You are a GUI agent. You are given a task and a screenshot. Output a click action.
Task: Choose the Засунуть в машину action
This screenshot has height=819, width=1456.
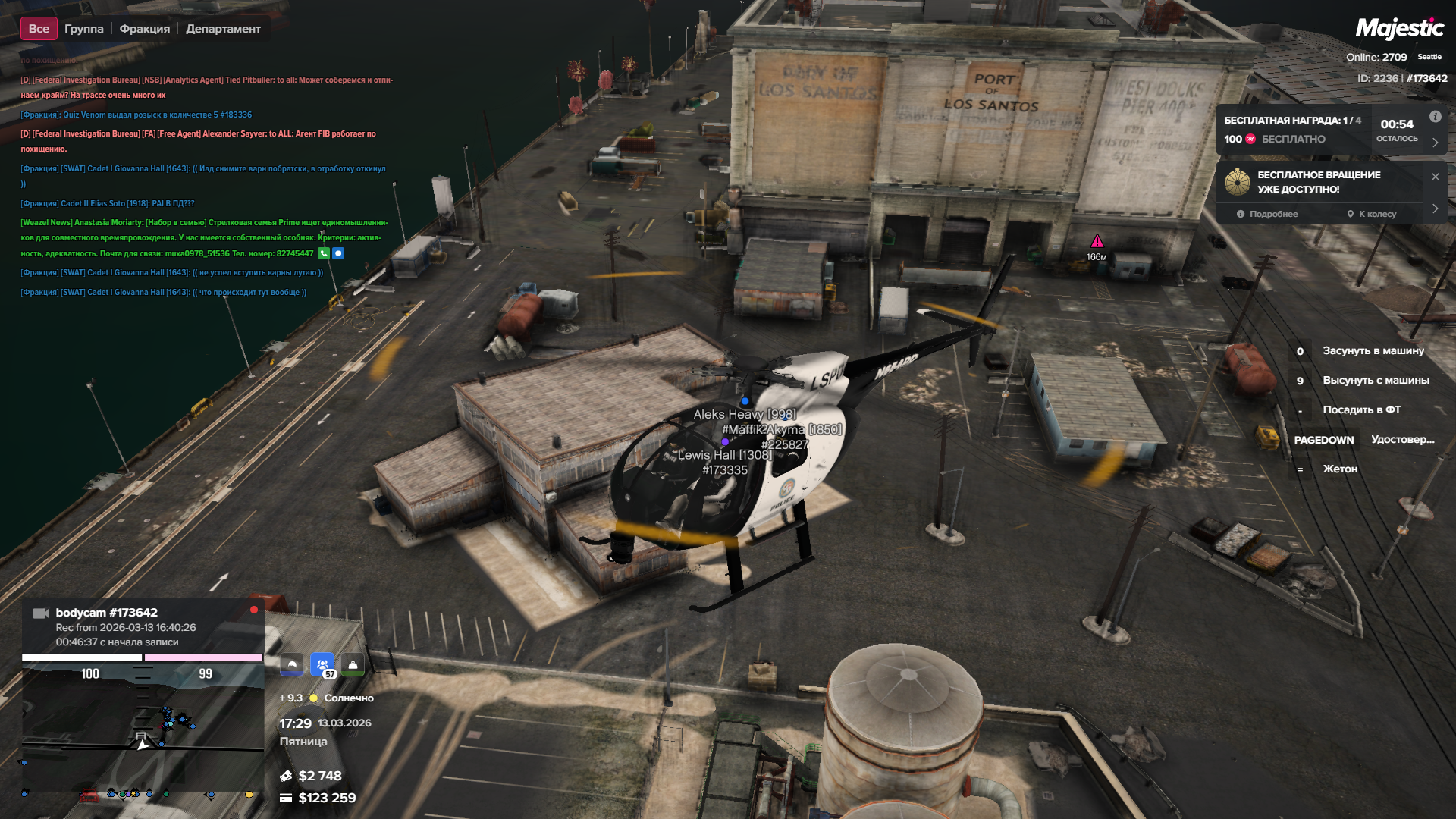click(1373, 350)
